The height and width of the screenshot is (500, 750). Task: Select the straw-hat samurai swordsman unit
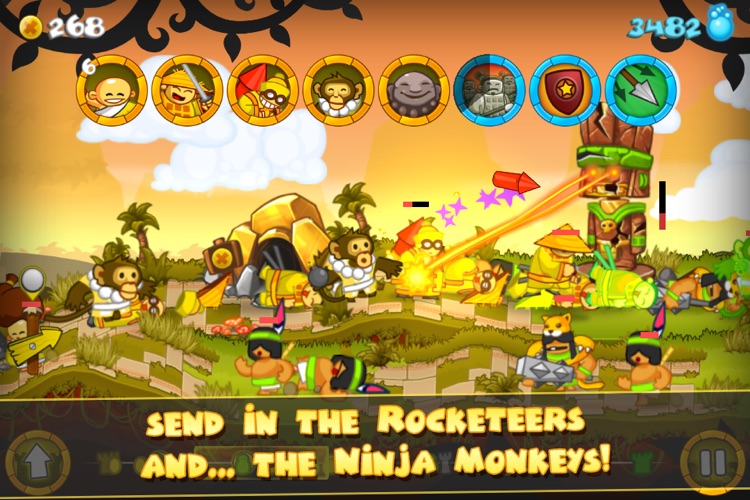point(187,90)
